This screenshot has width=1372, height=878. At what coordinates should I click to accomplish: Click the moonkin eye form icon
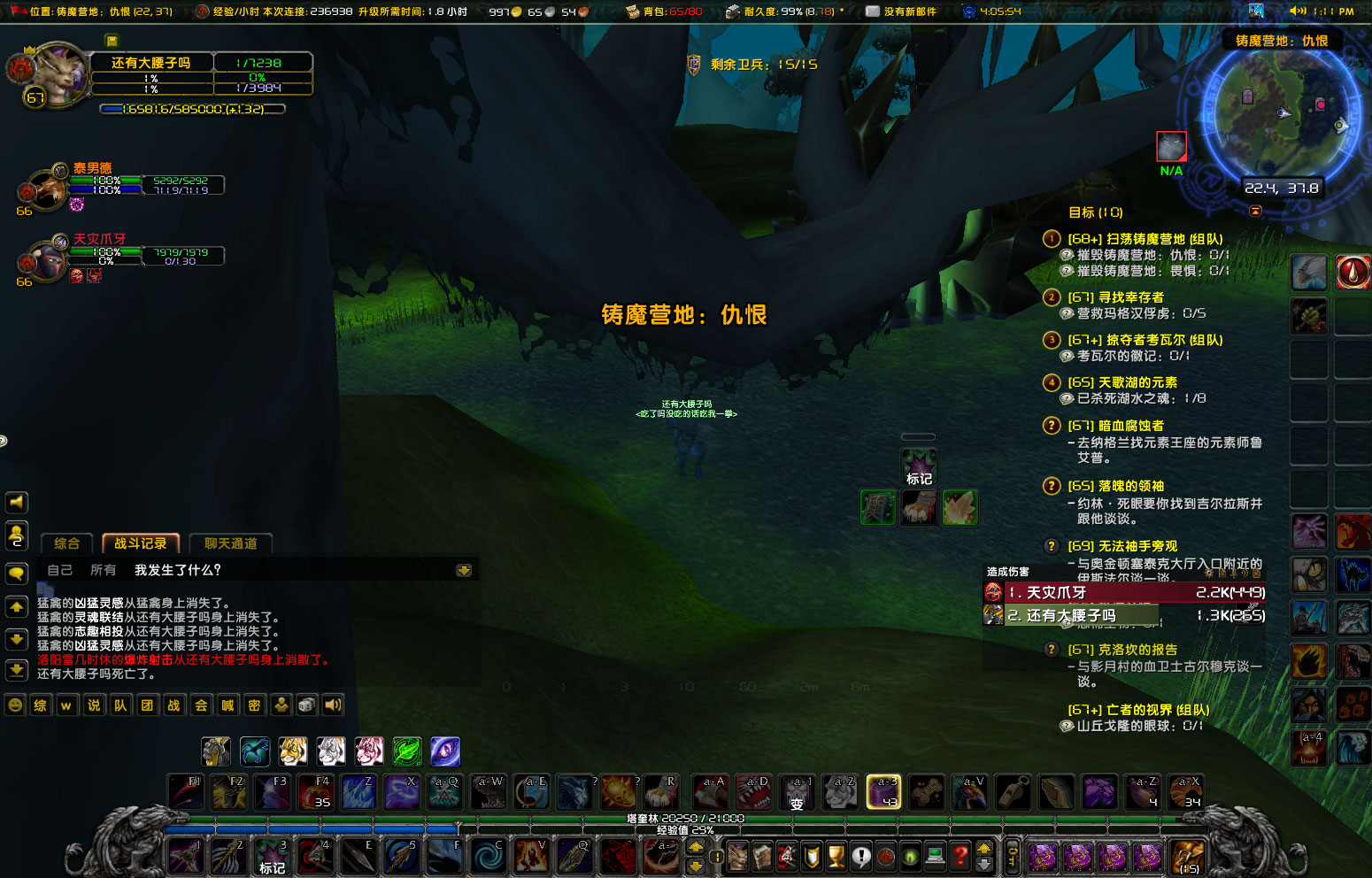point(444,751)
